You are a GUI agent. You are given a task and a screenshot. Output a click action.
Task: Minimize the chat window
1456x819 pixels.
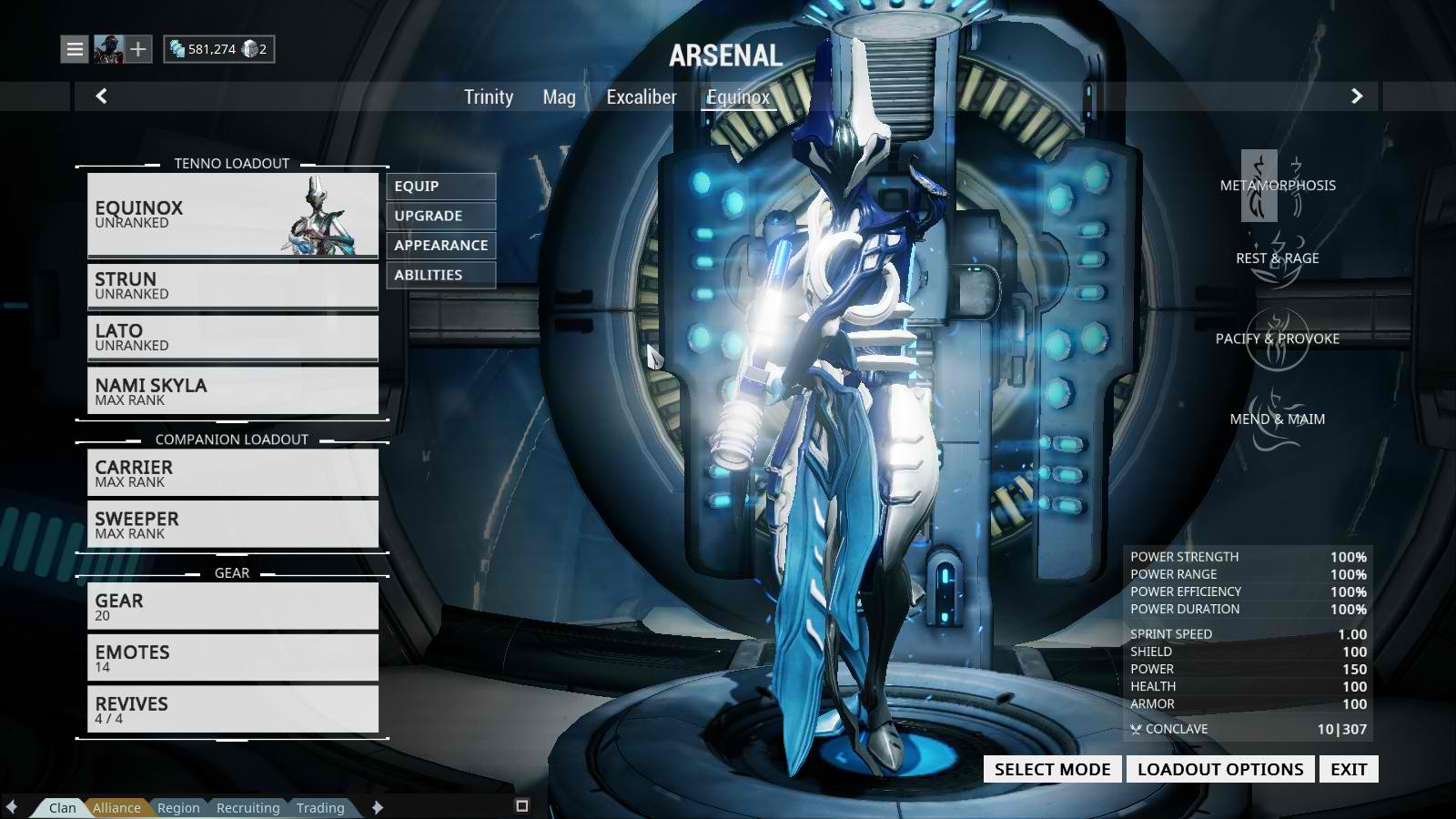pyautogui.click(x=521, y=805)
